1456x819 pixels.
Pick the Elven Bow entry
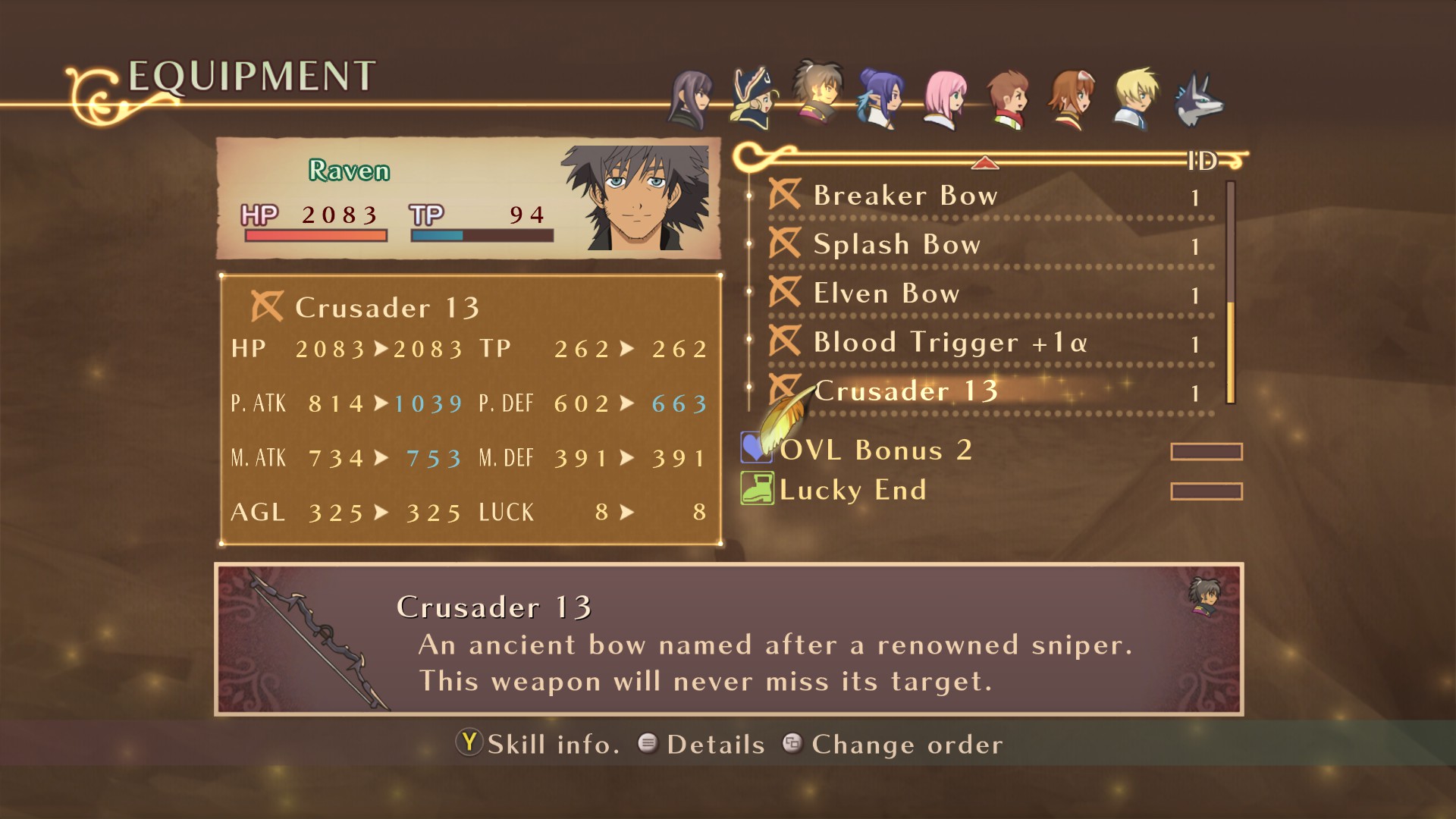[886, 293]
